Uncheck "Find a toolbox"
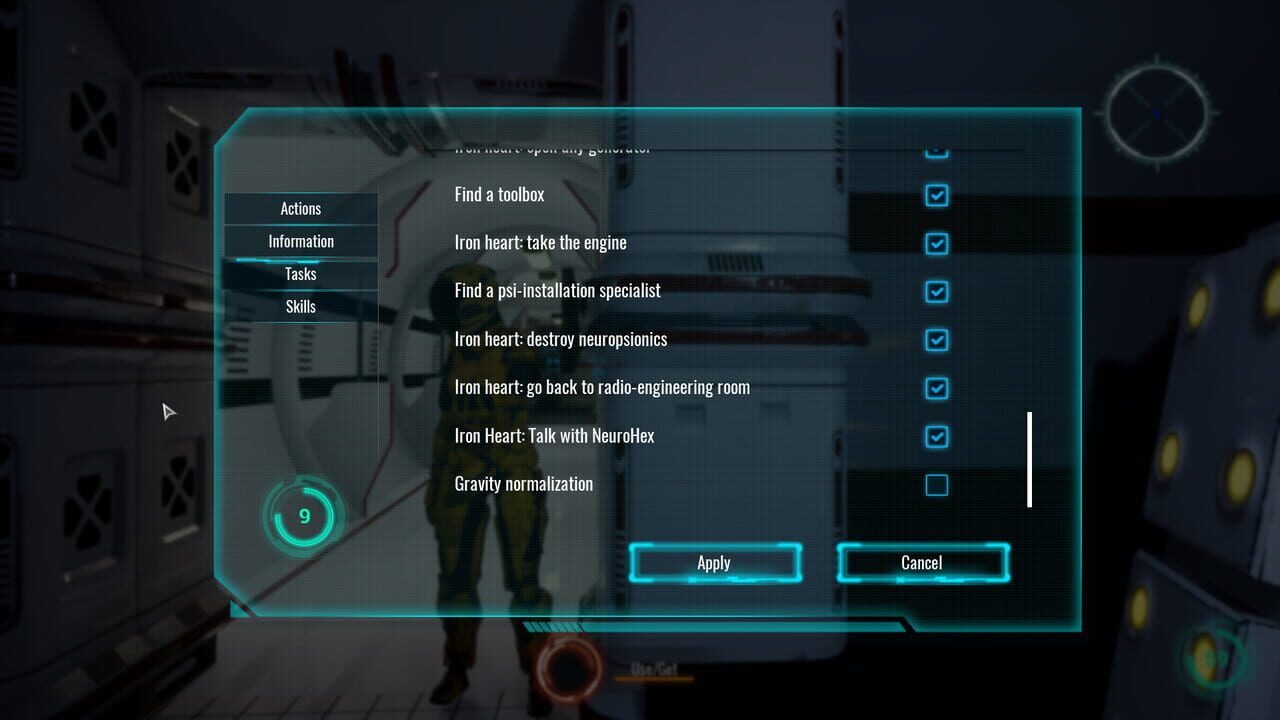 tap(935, 195)
